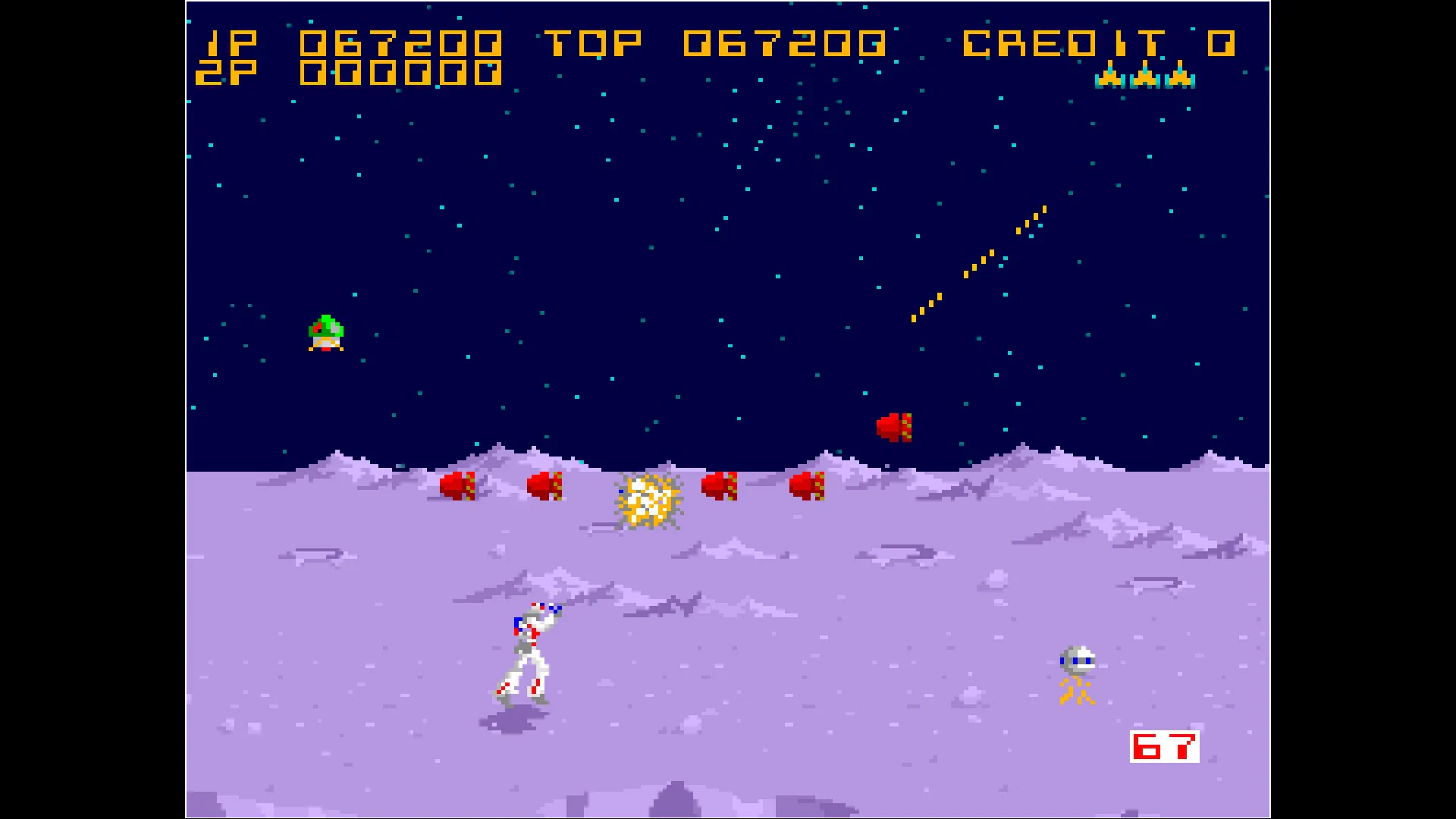Click the middle spare ship life icon
Viewport: 1456px width, 819px height.
point(1145,78)
